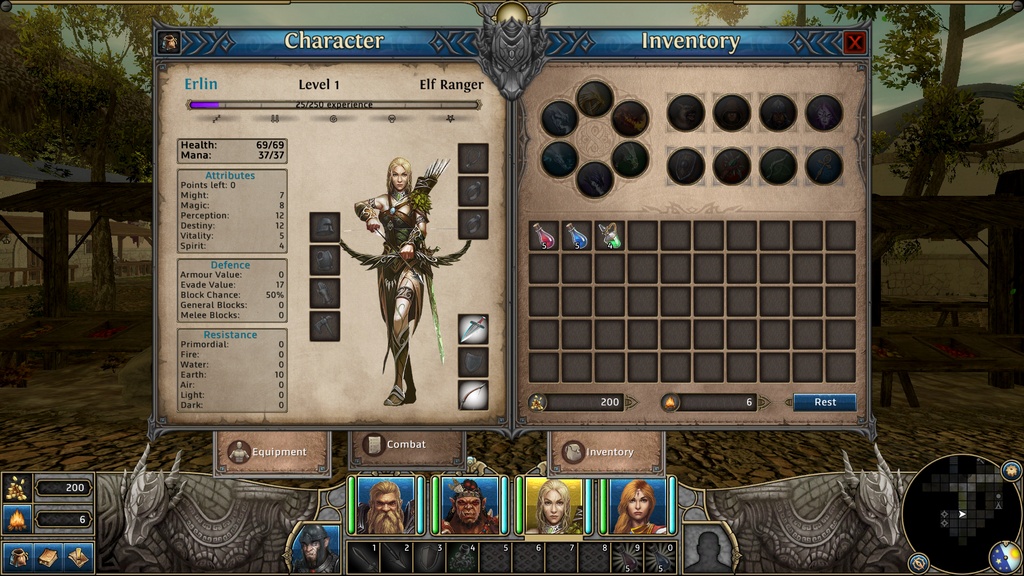Open the spellbook icon in toolbar
Image resolution: width=1024 pixels, height=576 pixels.
click(x=48, y=556)
